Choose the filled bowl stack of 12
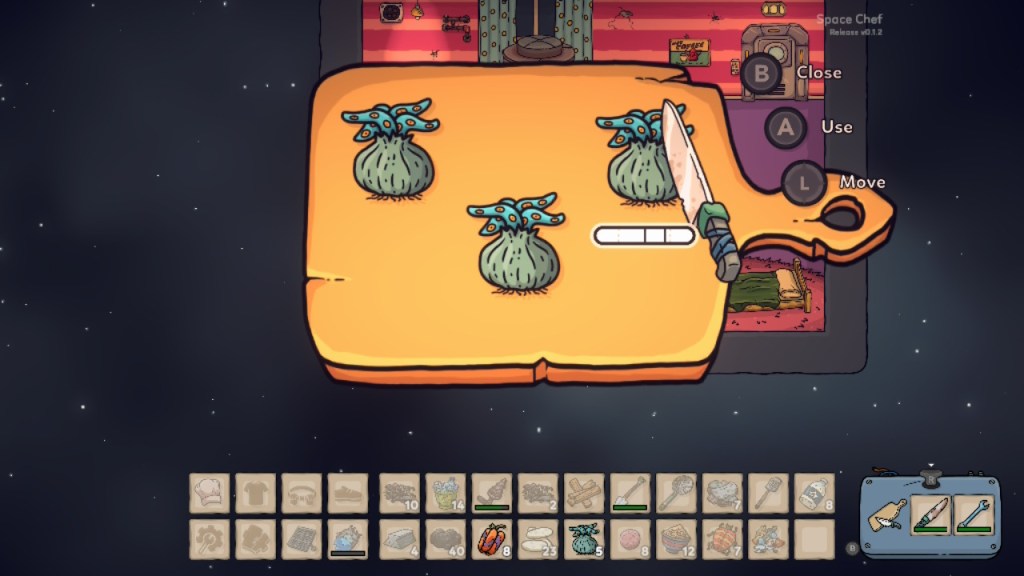The width and height of the screenshot is (1024, 576). pos(676,539)
